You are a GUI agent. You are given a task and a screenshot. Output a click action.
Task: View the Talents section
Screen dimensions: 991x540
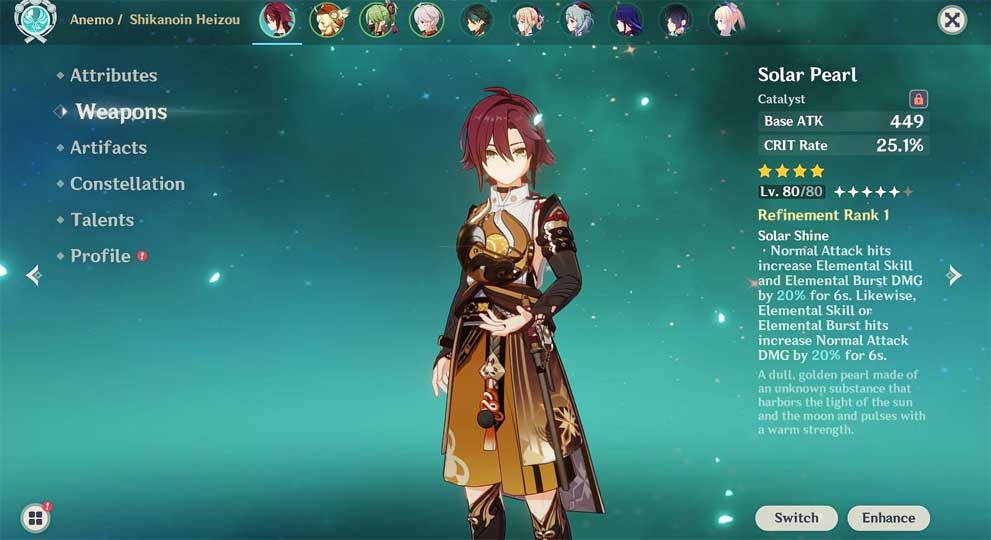point(101,220)
